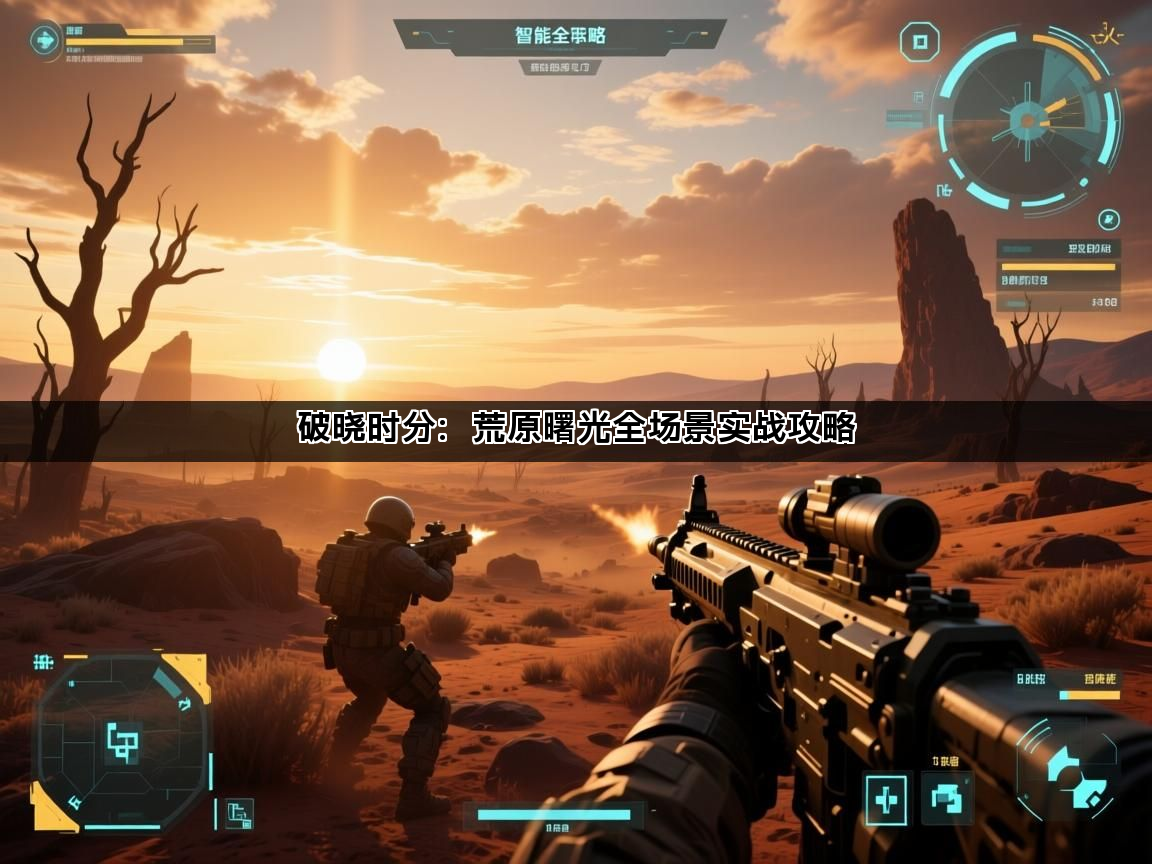Click the small round icon below the radar
This screenshot has height=864, width=1152.
(1108, 219)
